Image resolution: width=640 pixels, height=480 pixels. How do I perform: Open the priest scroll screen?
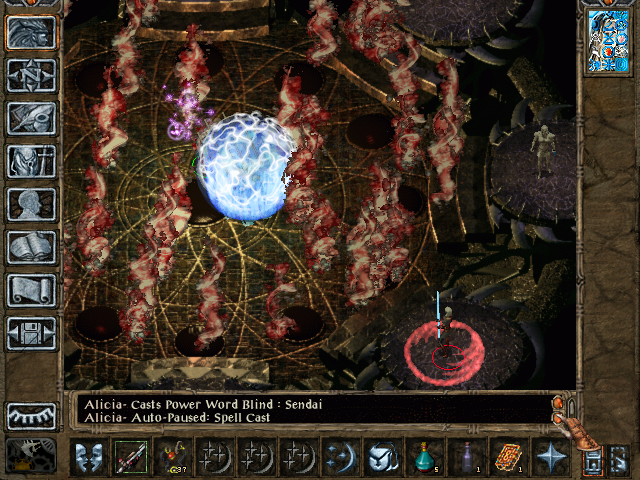(31, 290)
